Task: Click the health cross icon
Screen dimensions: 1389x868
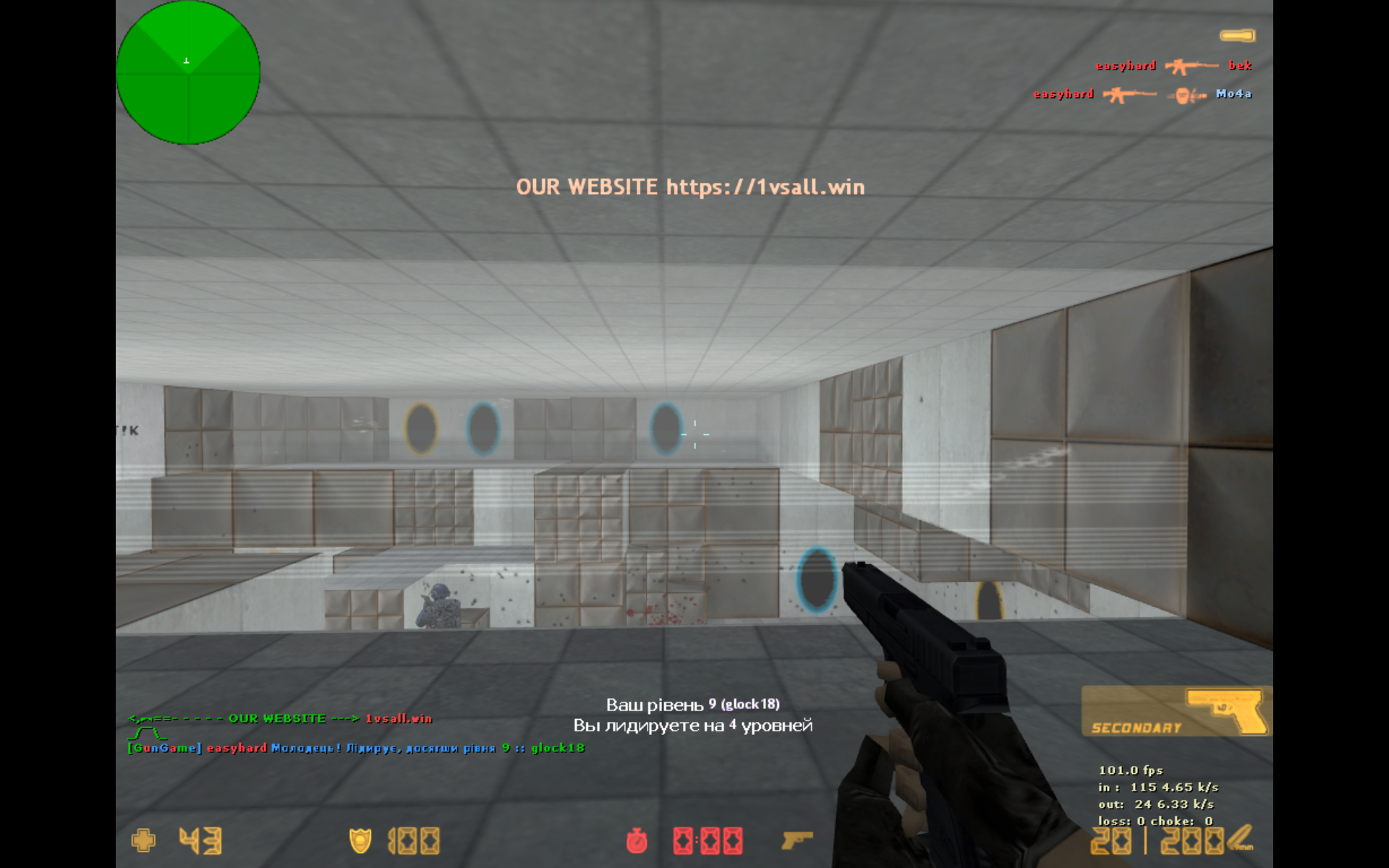Action: pyautogui.click(x=142, y=841)
